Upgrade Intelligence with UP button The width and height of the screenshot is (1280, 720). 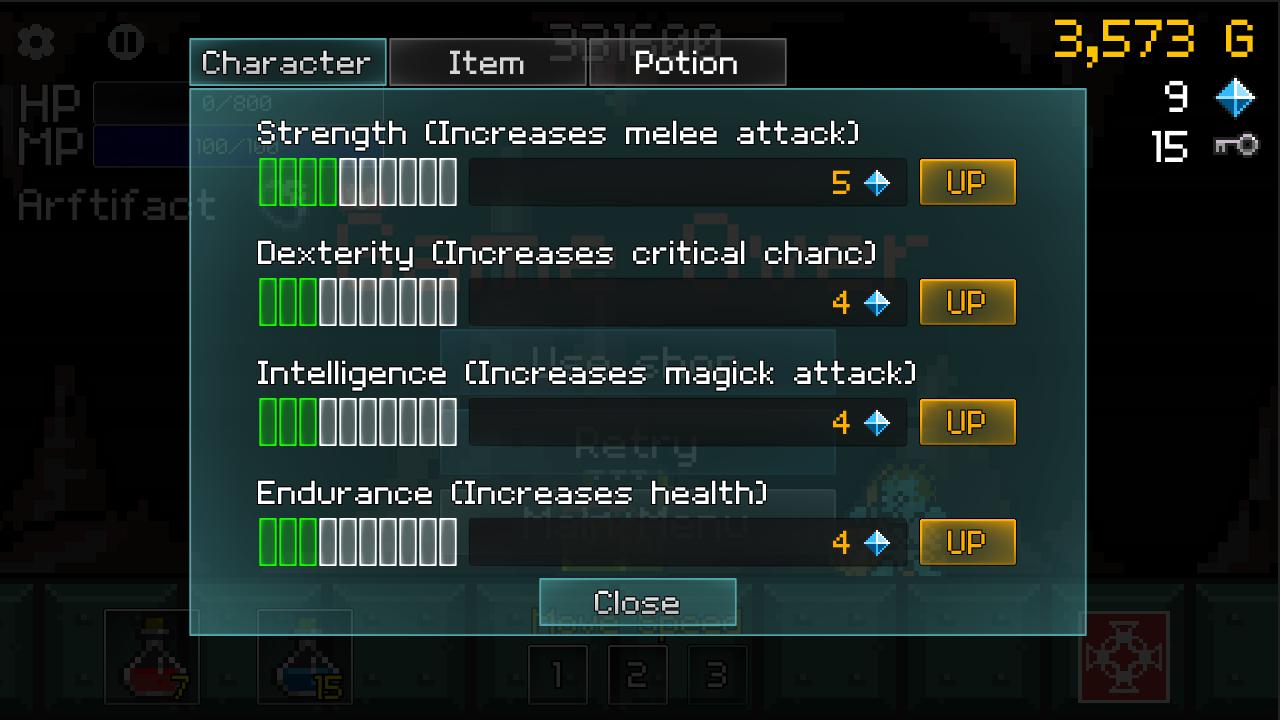click(967, 421)
